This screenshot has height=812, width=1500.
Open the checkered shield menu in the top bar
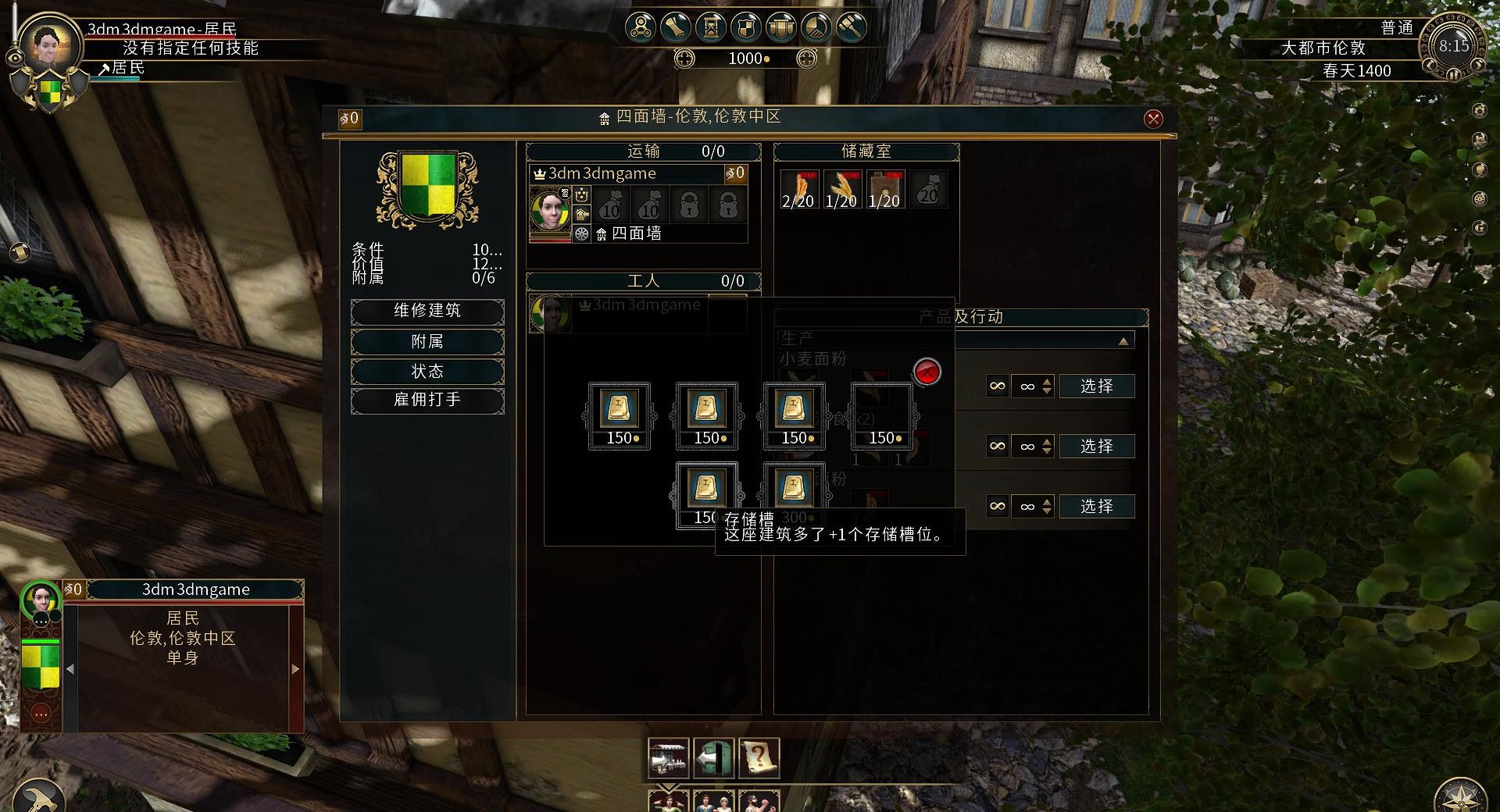[x=746, y=27]
